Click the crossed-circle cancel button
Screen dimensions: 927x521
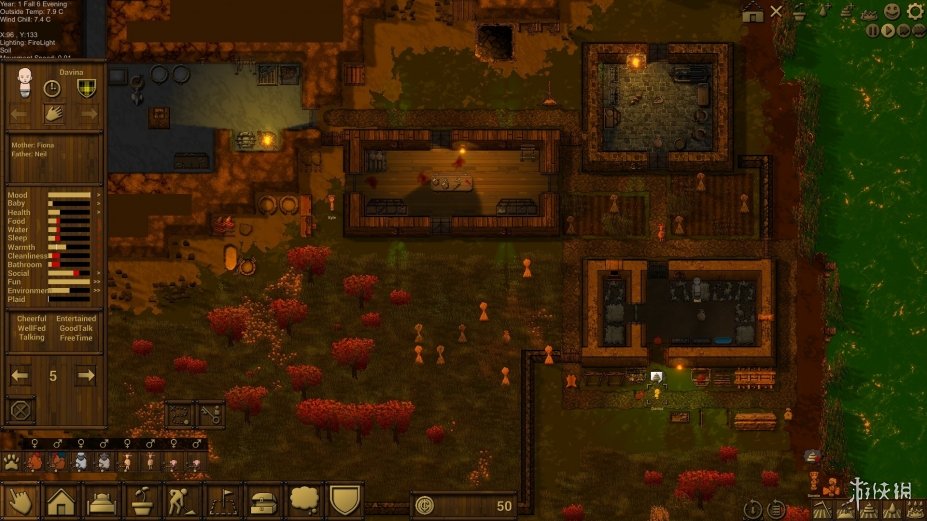tap(19, 409)
